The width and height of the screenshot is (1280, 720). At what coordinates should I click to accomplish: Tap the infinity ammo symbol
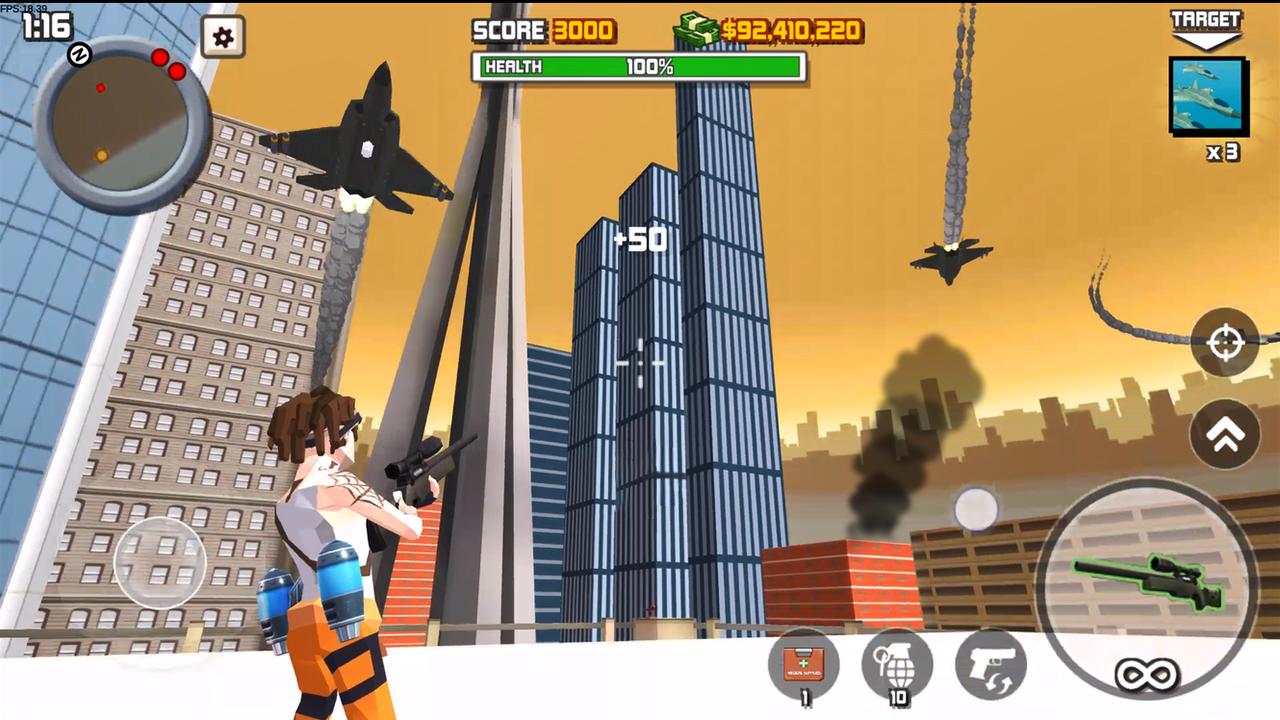pos(1148,672)
